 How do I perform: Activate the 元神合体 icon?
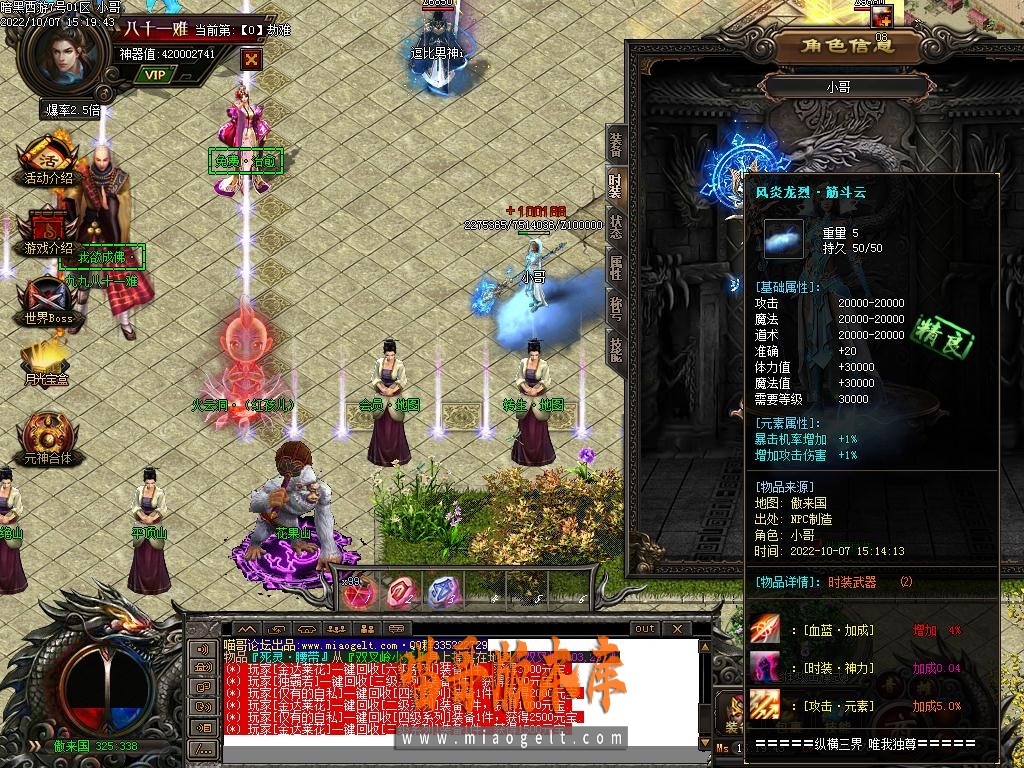coord(47,437)
